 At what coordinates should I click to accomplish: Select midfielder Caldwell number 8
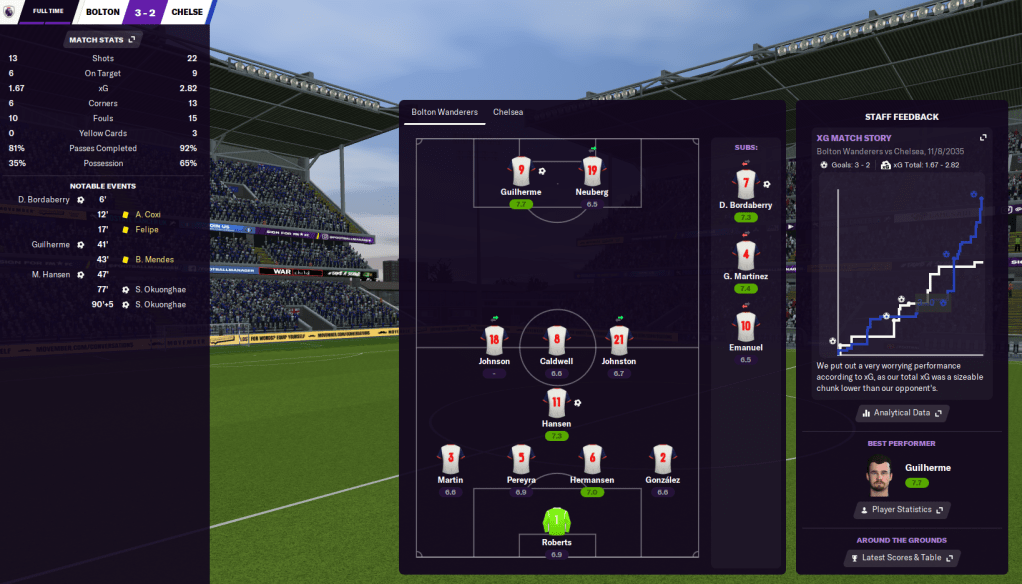point(557,341)
